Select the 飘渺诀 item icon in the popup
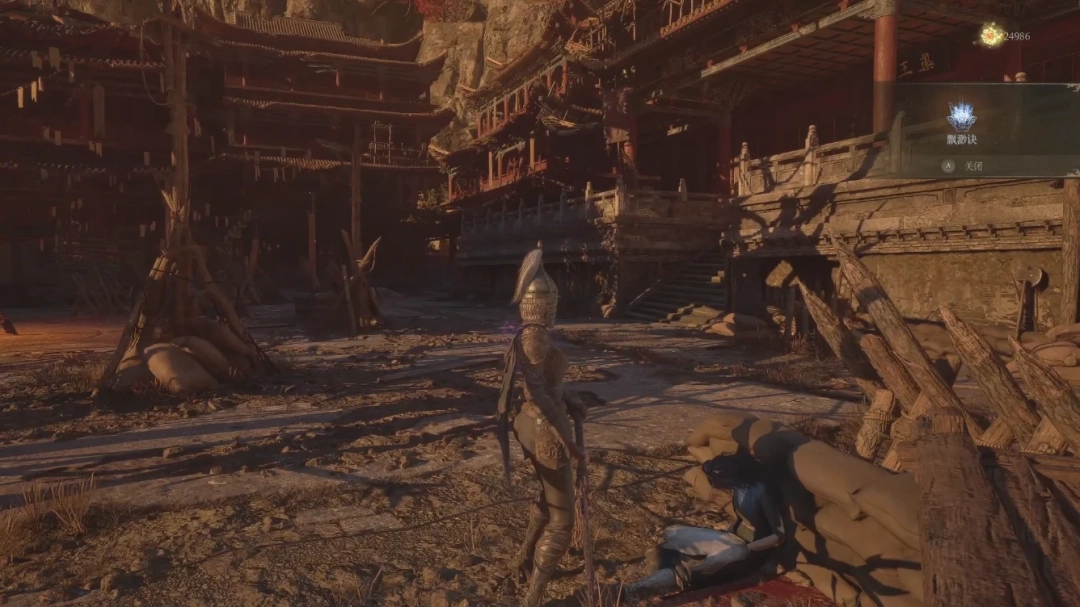This screenshot has width=1080, height=607. (x=962, y=117)
